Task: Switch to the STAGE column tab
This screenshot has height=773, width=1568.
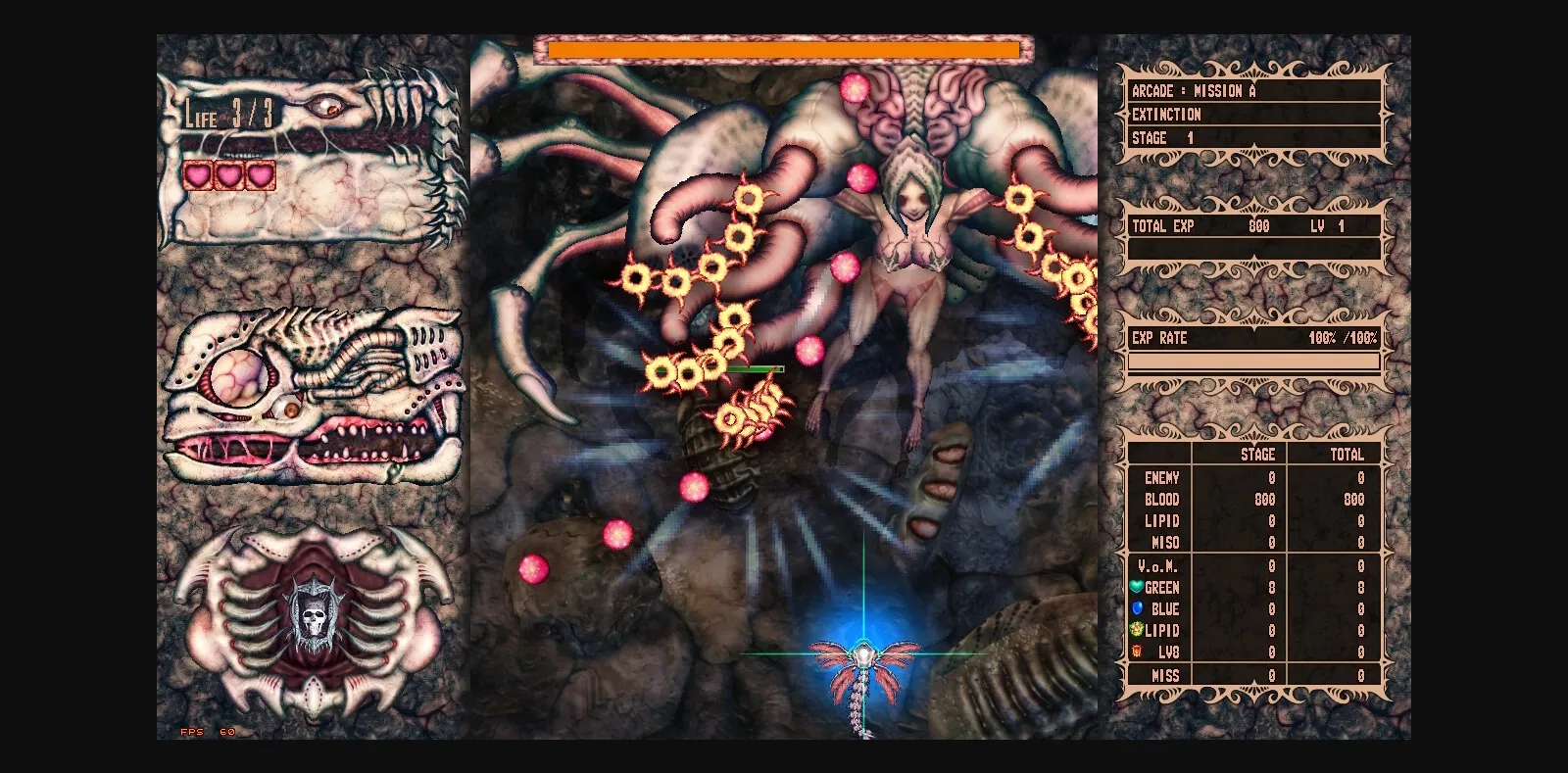Action: point(1258,455)
